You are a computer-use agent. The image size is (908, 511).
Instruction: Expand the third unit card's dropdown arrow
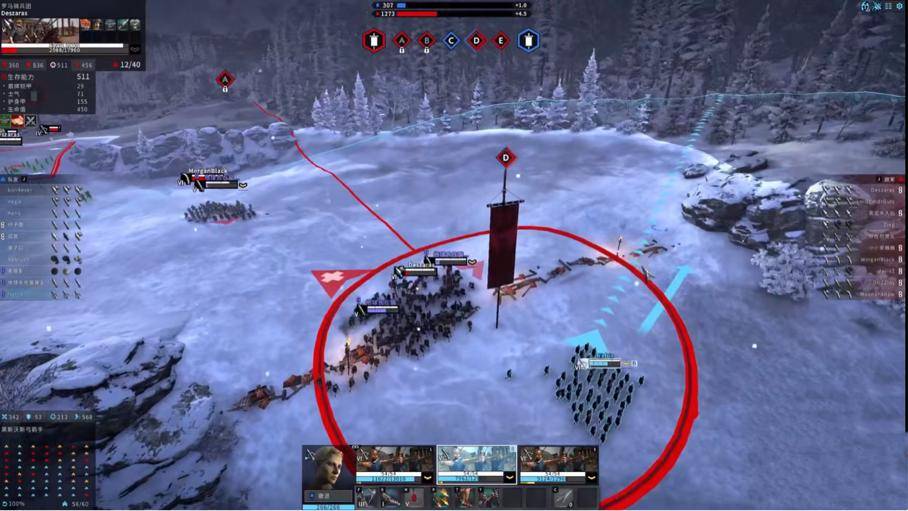click(591, 477)
